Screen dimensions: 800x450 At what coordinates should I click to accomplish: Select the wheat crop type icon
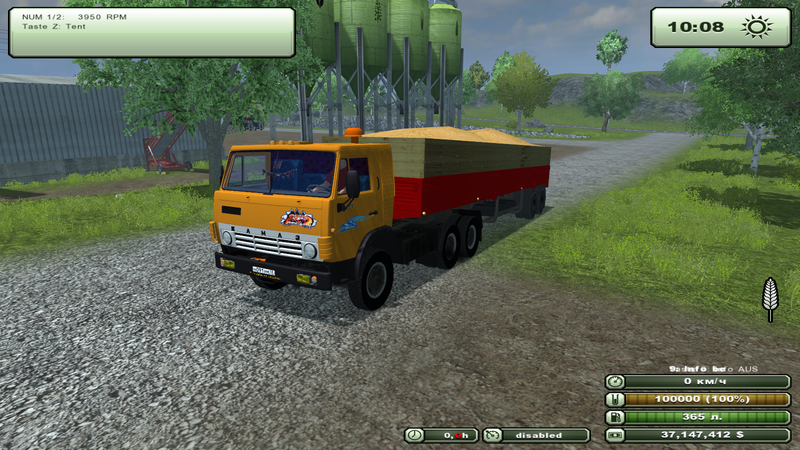[770, 298]
